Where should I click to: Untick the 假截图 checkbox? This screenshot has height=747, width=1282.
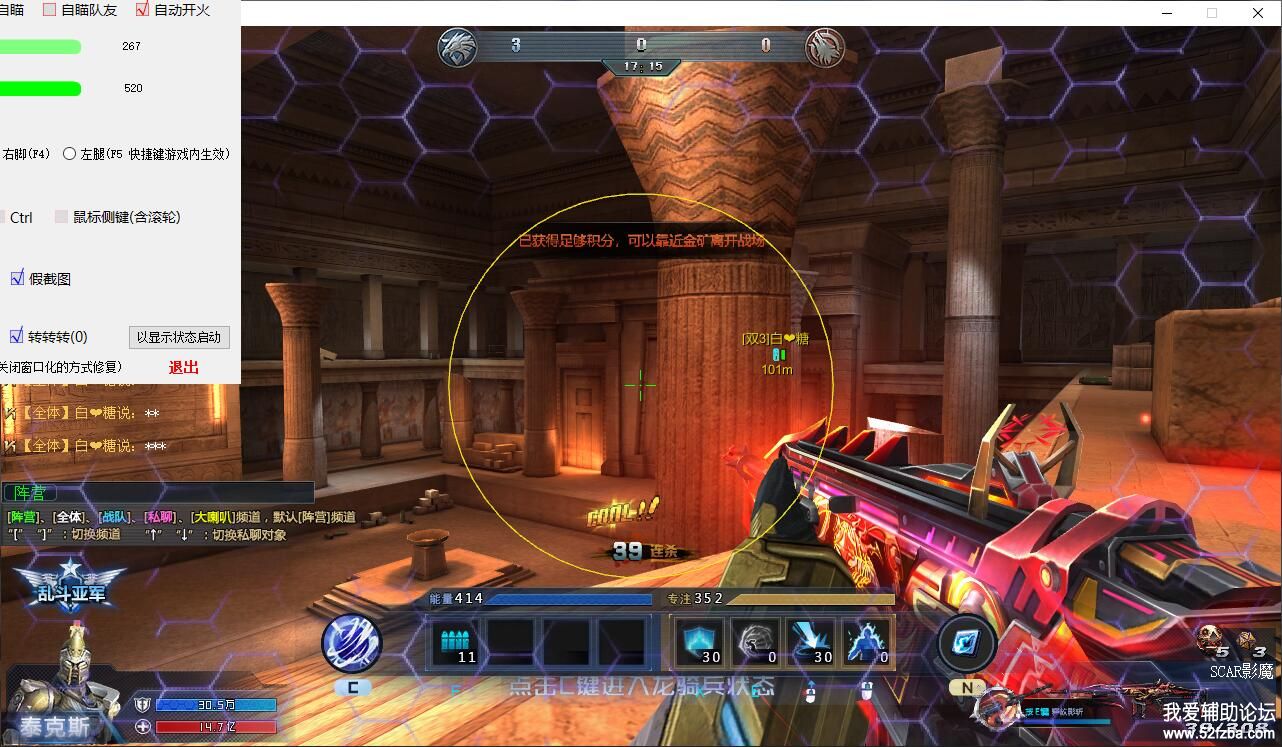coord(17,278)
